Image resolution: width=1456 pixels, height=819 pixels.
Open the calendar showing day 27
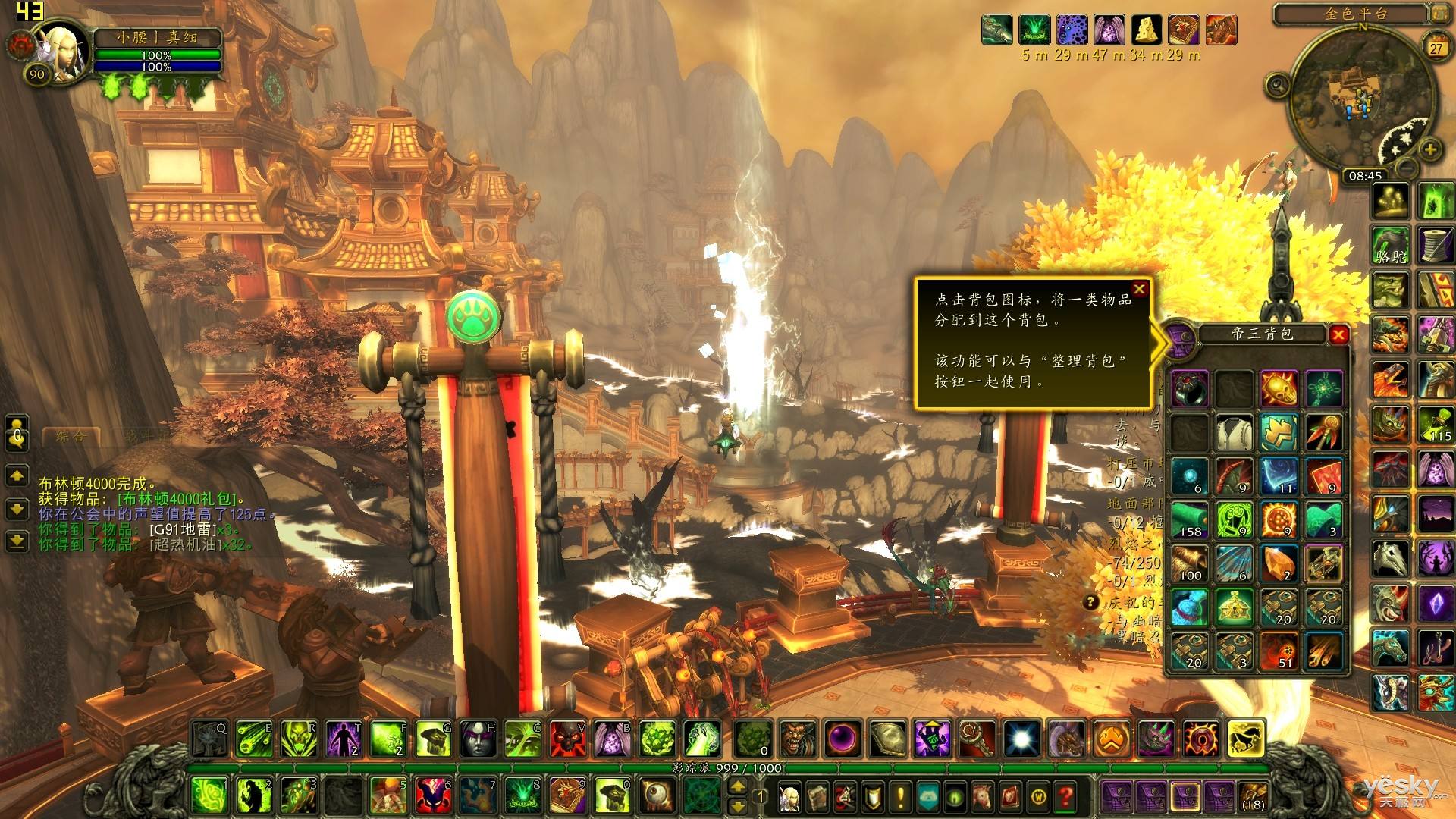pos(1436,48)
